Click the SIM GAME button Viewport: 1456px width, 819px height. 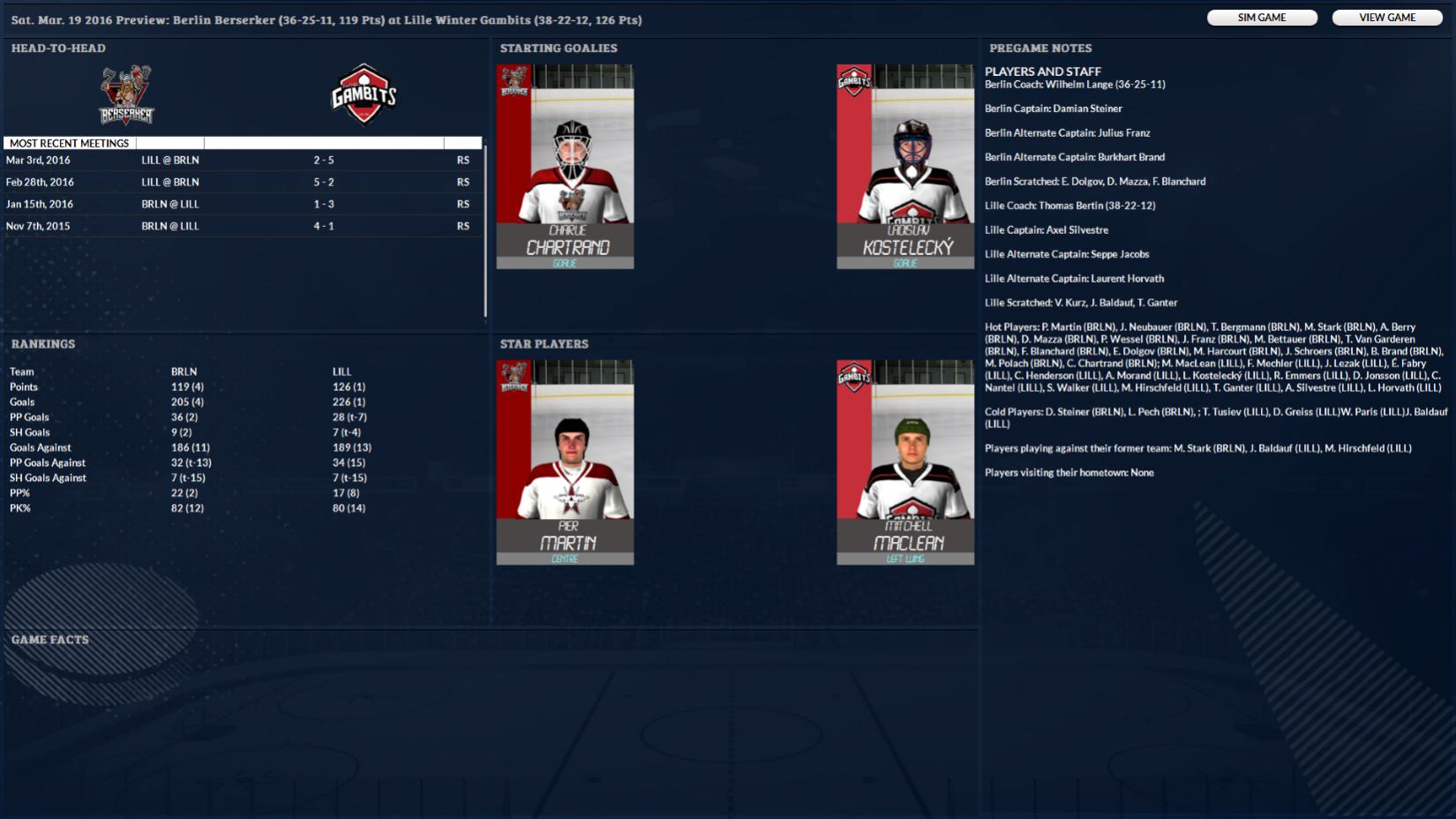point(1261,18)
